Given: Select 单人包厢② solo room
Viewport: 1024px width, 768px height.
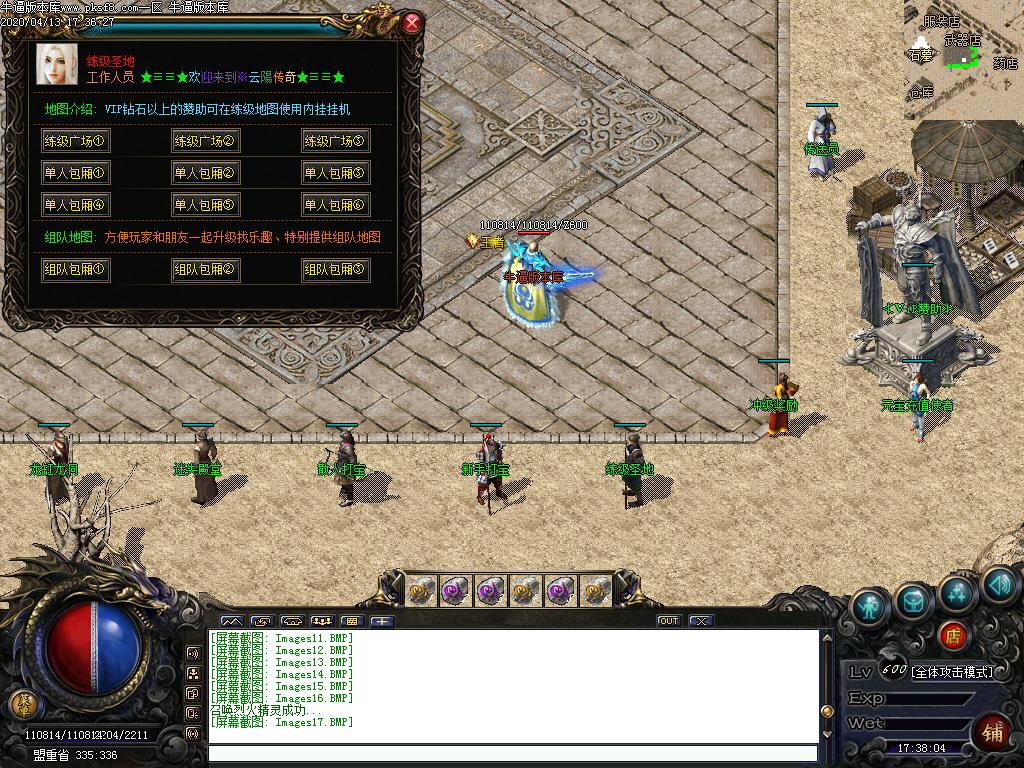Looking at the screenshot, I should pyautogui.click(x=205, y=173).
